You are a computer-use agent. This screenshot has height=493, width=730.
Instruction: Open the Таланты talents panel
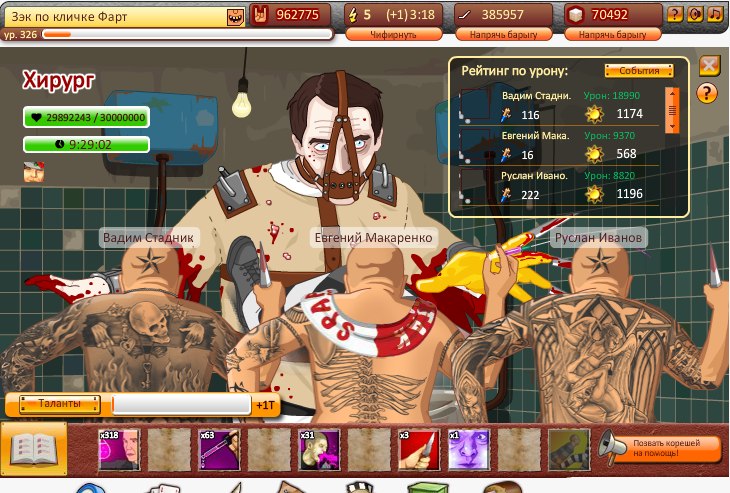tap(59, 404)
